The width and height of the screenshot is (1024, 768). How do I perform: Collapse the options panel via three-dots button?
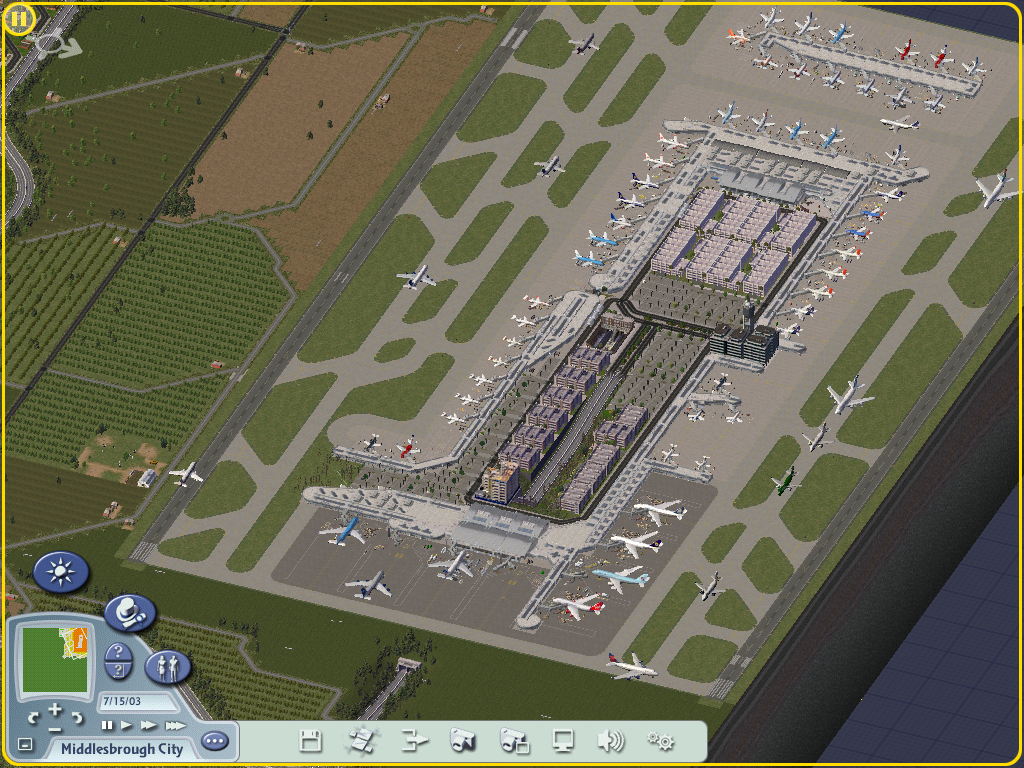[x=214, y=741]
